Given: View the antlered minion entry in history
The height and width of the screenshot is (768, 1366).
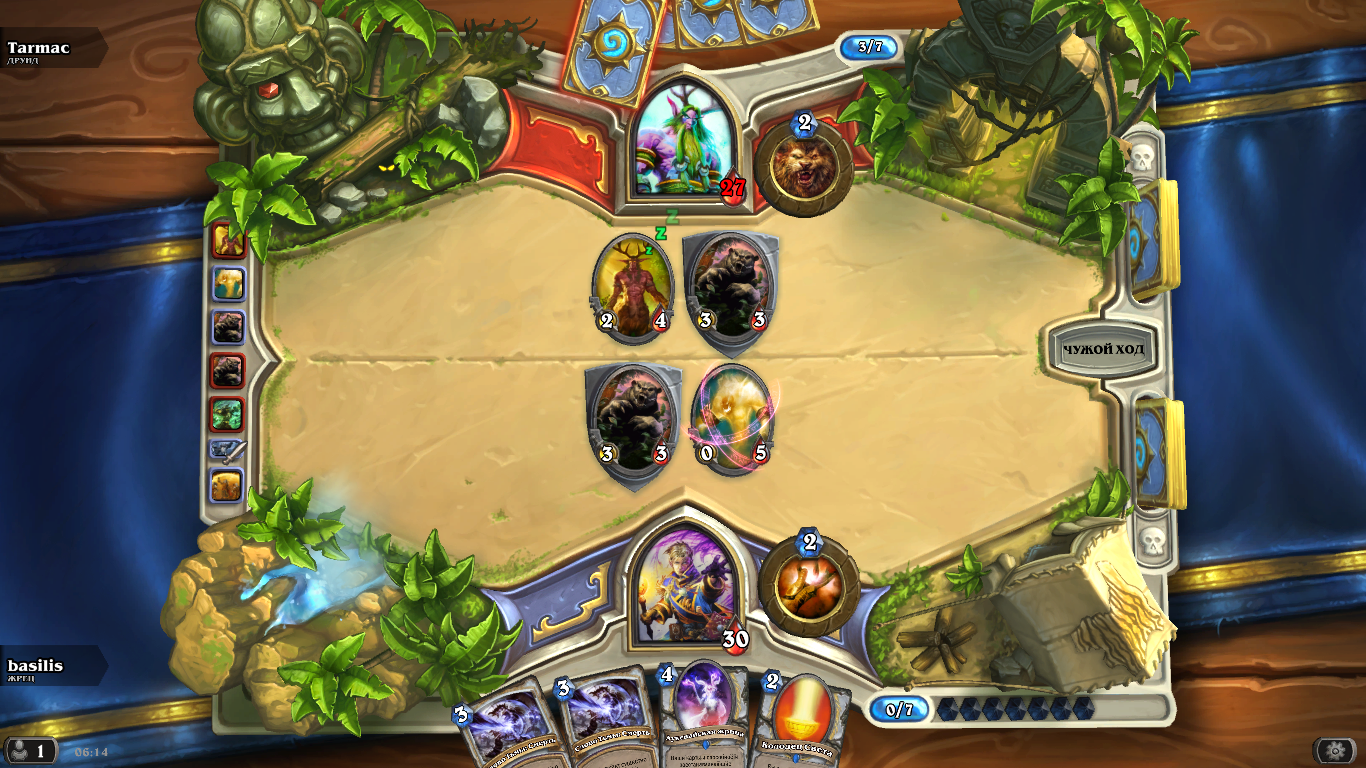Looking at the screenshot, I should coord(227,241).
